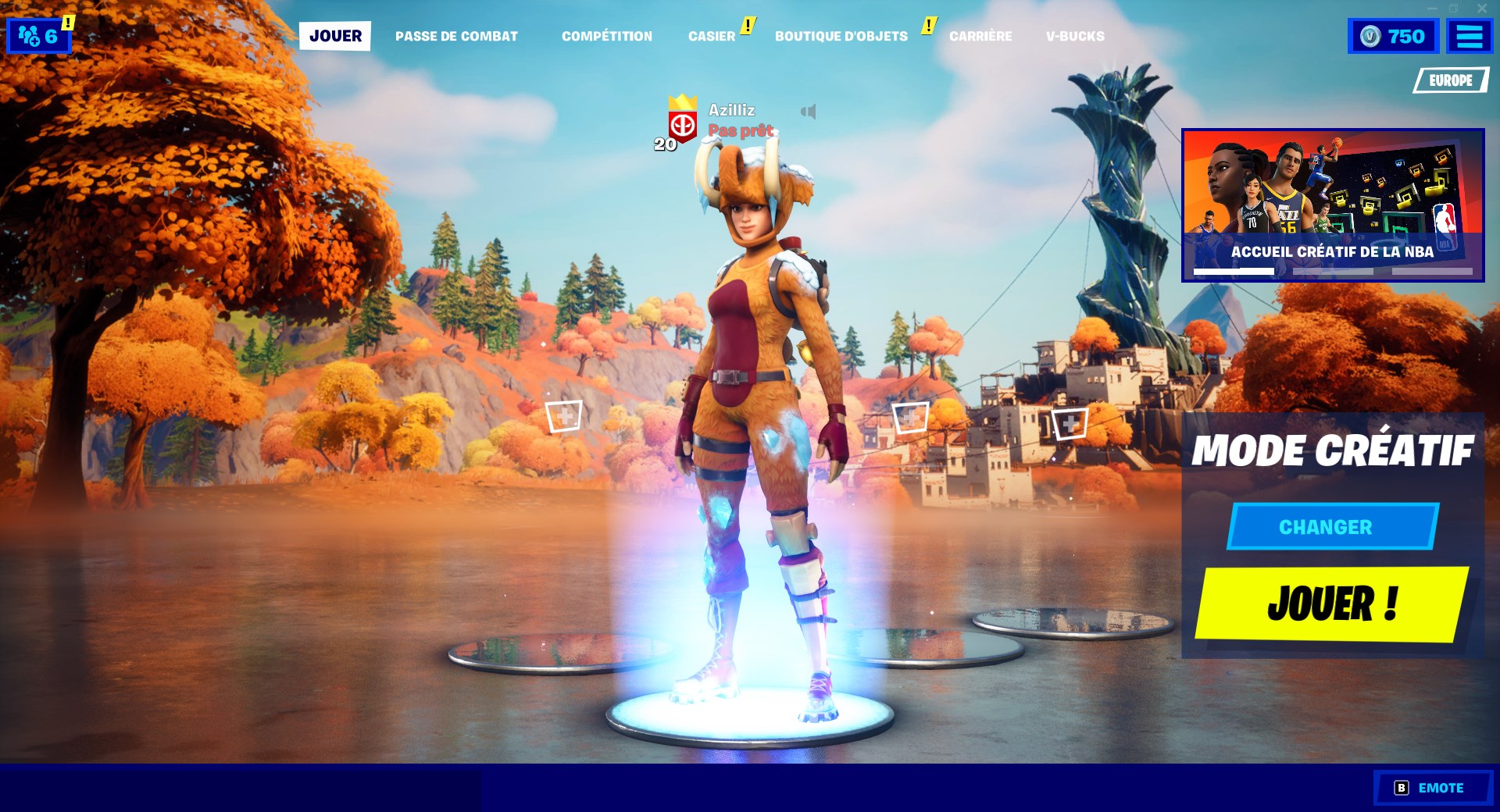Switch to the CASIER tab
This screenshot has width=1500, height=812.
click(712, 35)
